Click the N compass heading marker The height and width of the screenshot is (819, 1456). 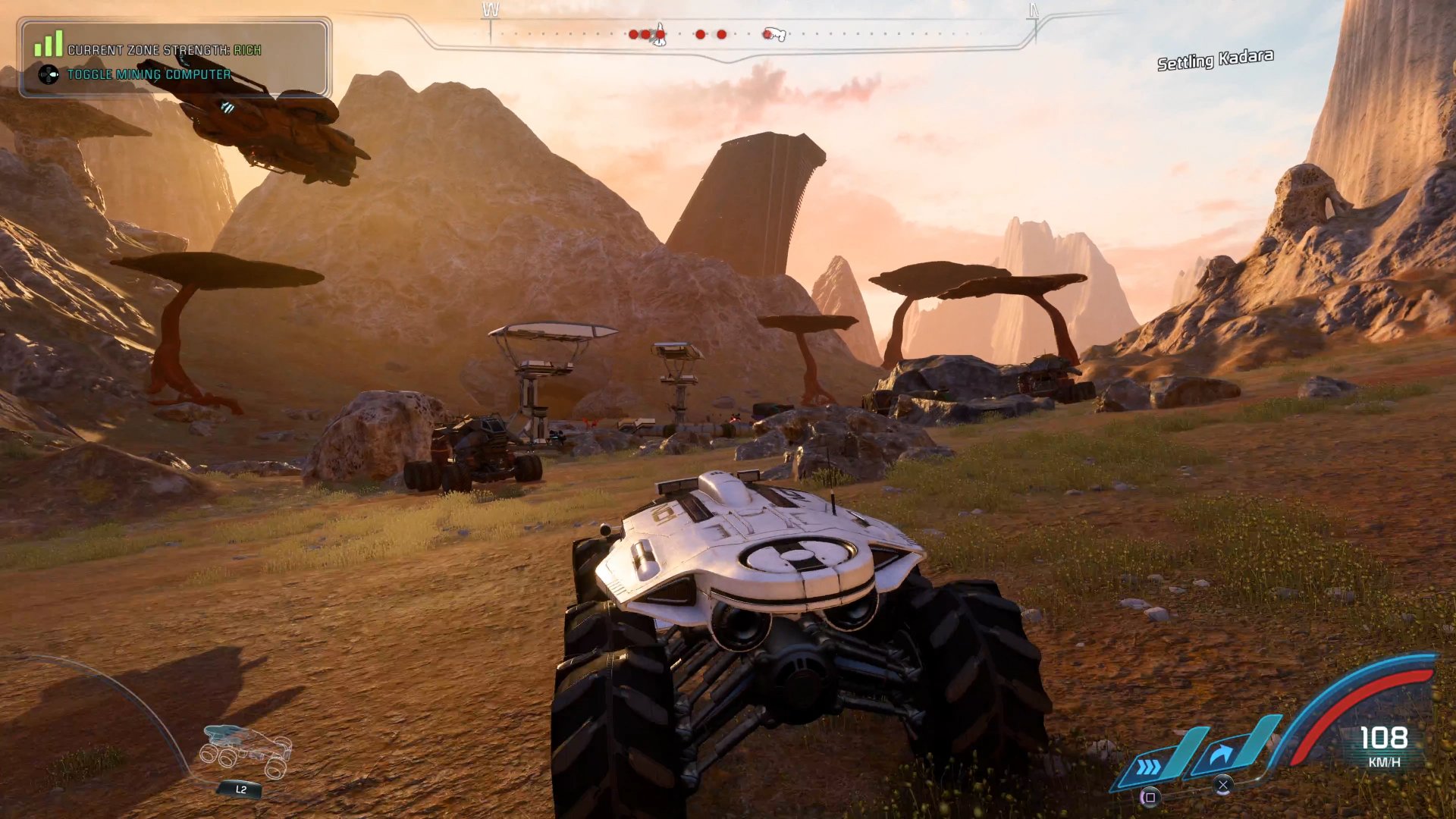pos(1031,11)
